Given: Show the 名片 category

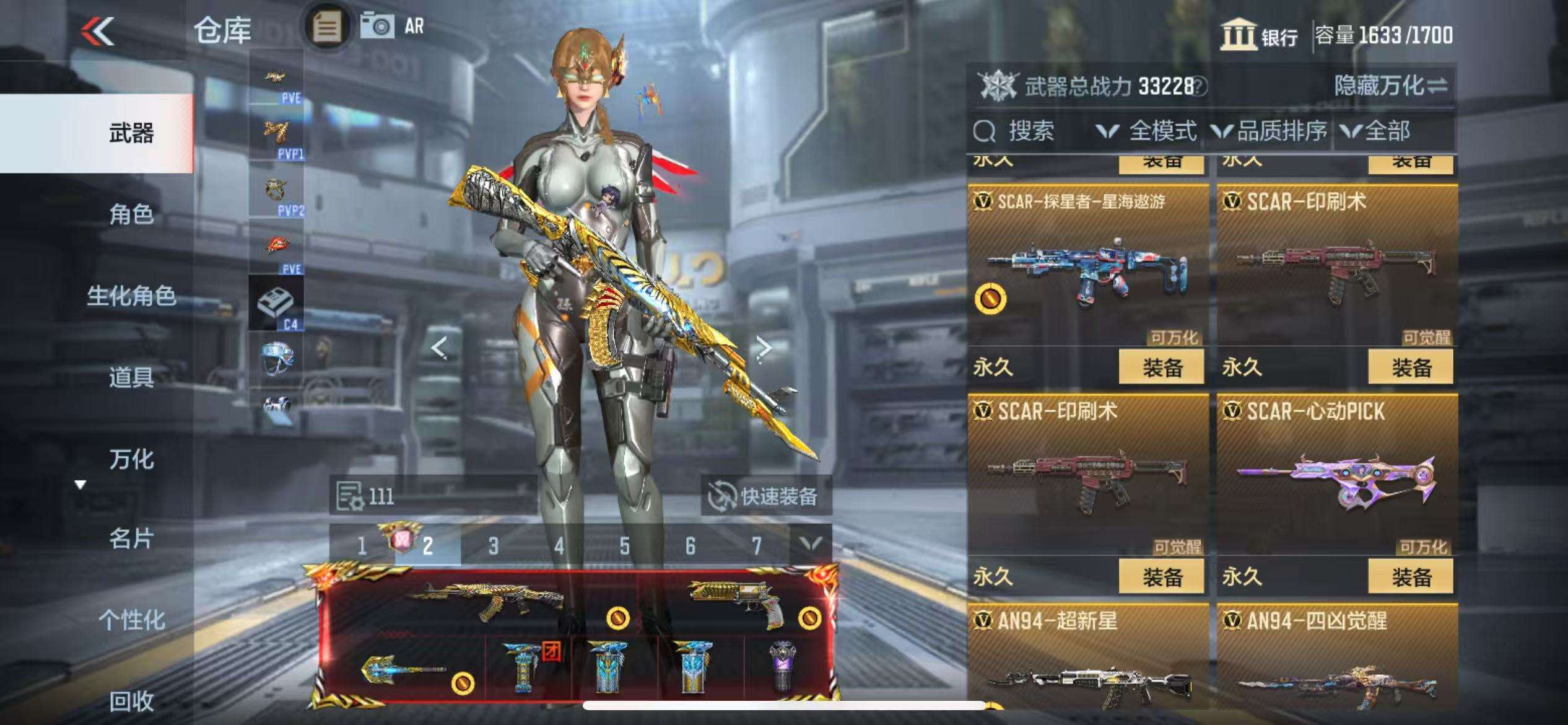Looking at the screenshot, I should click(131, 538).
